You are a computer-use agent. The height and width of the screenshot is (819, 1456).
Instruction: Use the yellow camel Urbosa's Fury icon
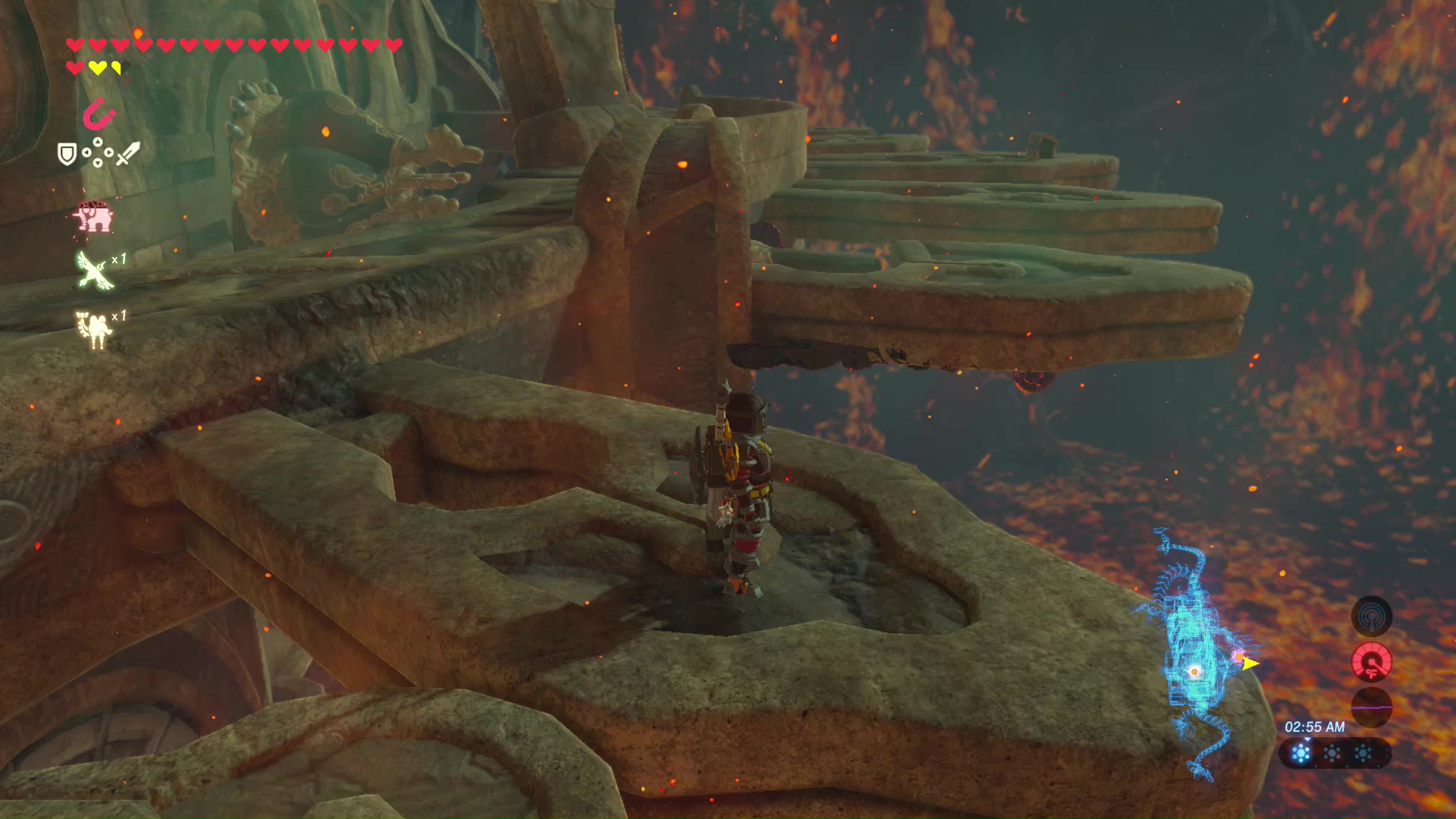(94, 329)
